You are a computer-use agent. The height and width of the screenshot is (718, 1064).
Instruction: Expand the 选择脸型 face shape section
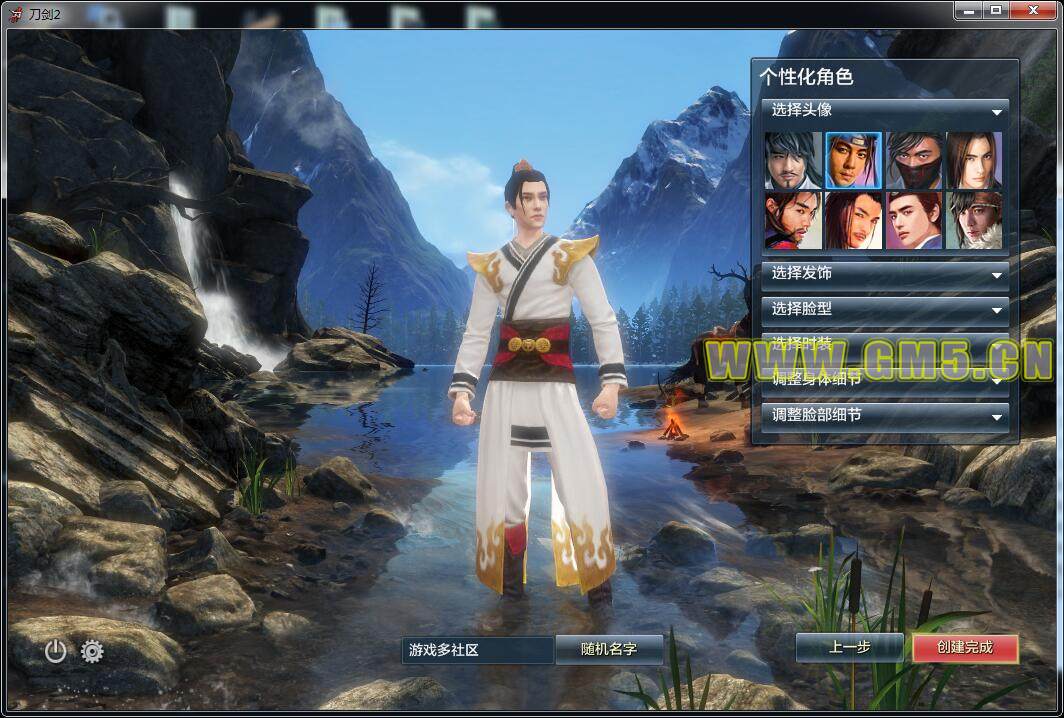884,309
